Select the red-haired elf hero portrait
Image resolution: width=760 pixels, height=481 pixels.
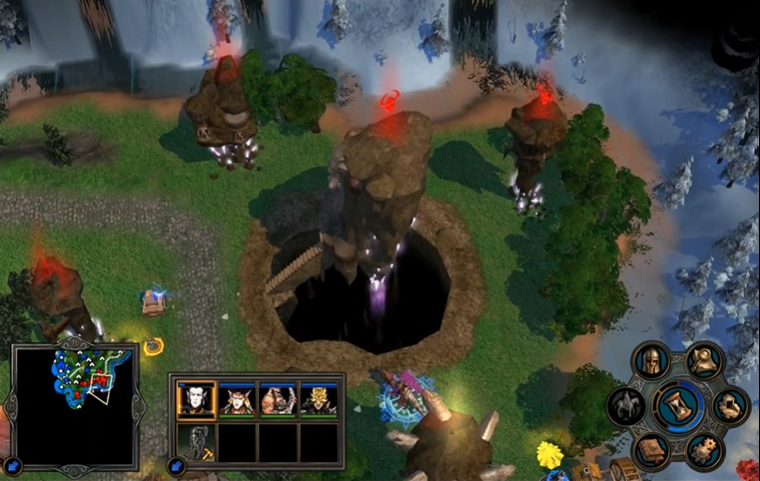pyautogui.click(x=236, y=400)
